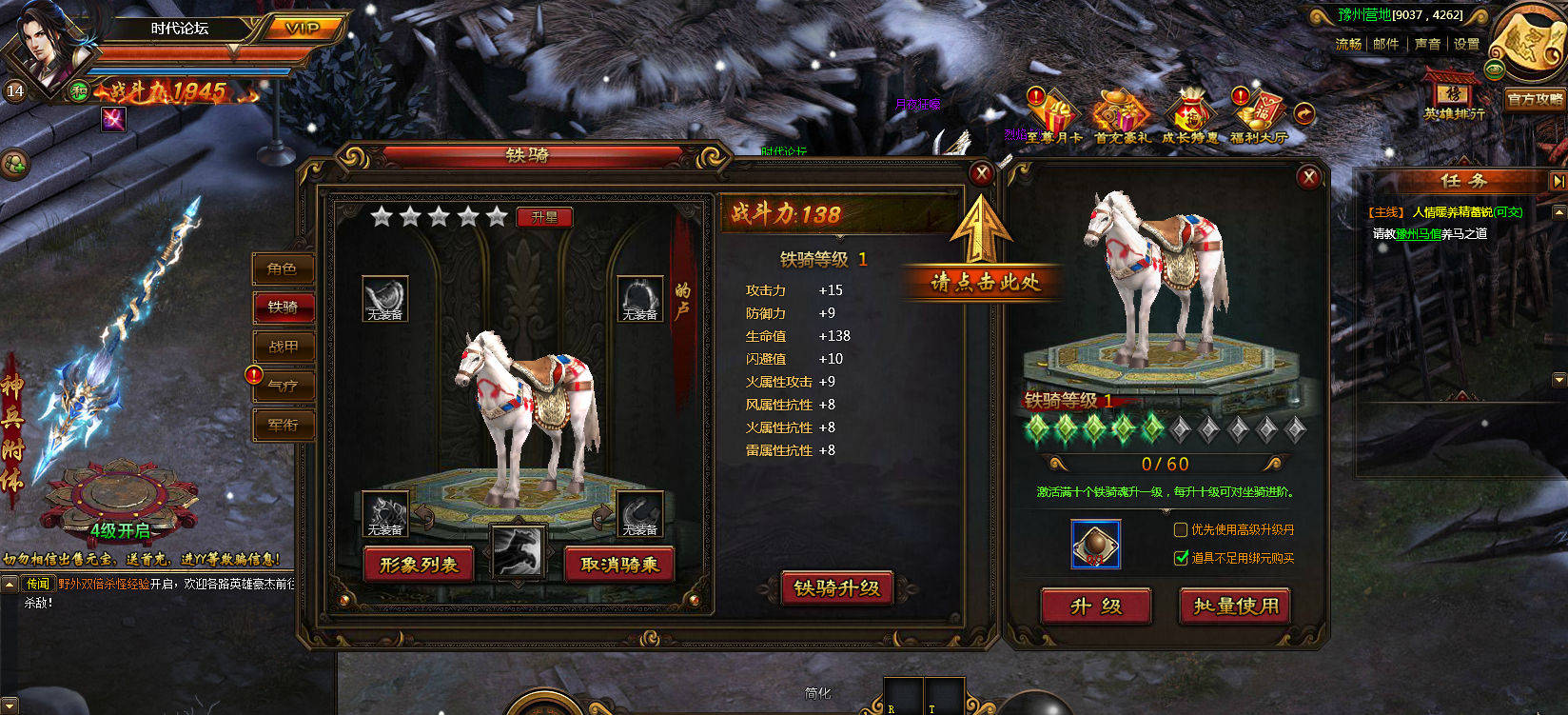This screenshot has width=1568, height=715.
Task: Close the mount upgrade side panel
Action: point(1308,177)
